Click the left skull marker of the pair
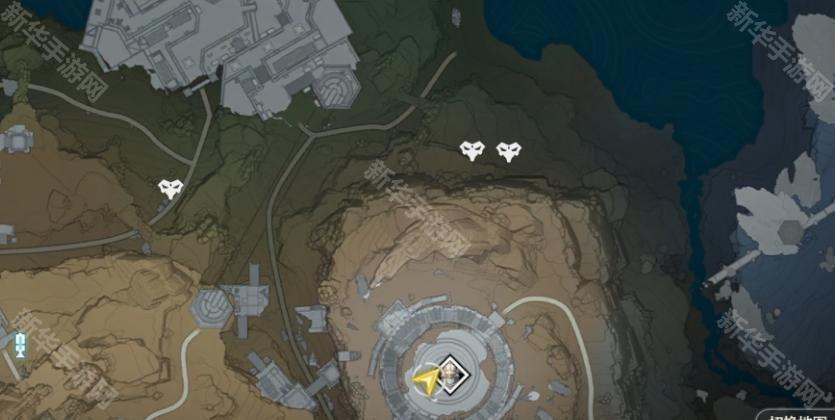This screenshot has height=420, width=835. 472,151
